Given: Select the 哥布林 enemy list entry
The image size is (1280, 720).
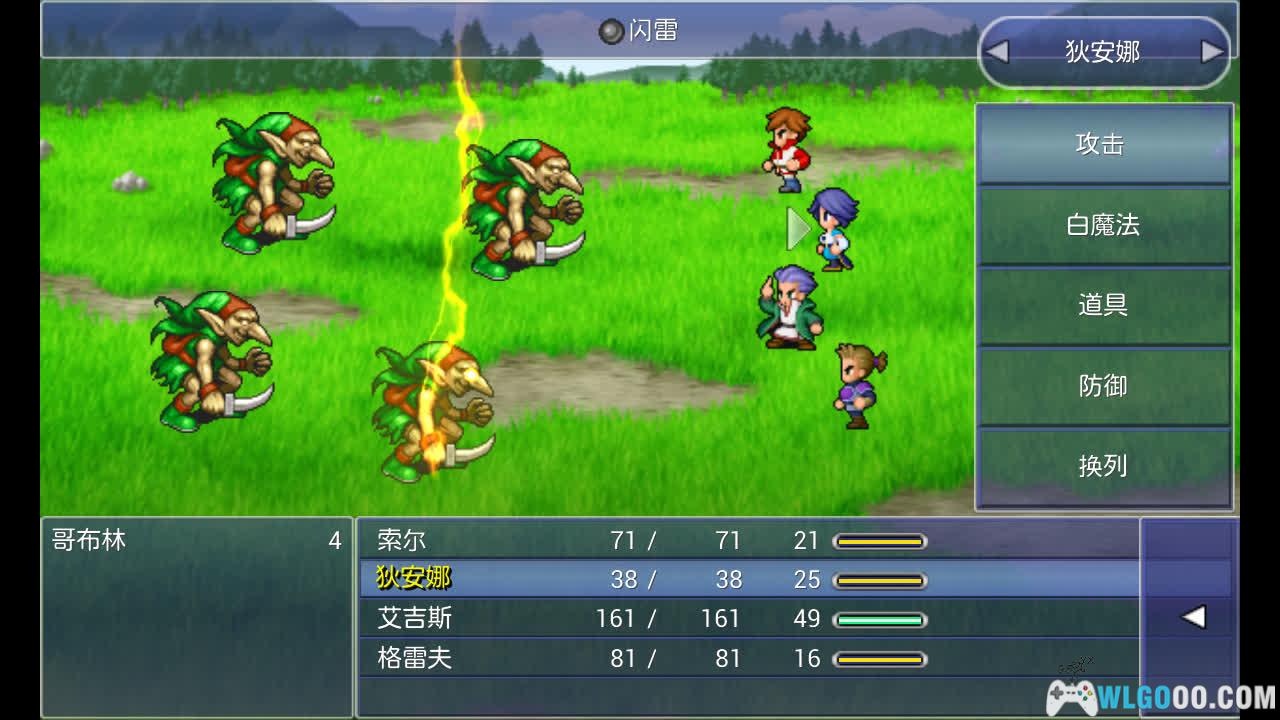Looking at the screenshot, I should [x=196, y=541].
